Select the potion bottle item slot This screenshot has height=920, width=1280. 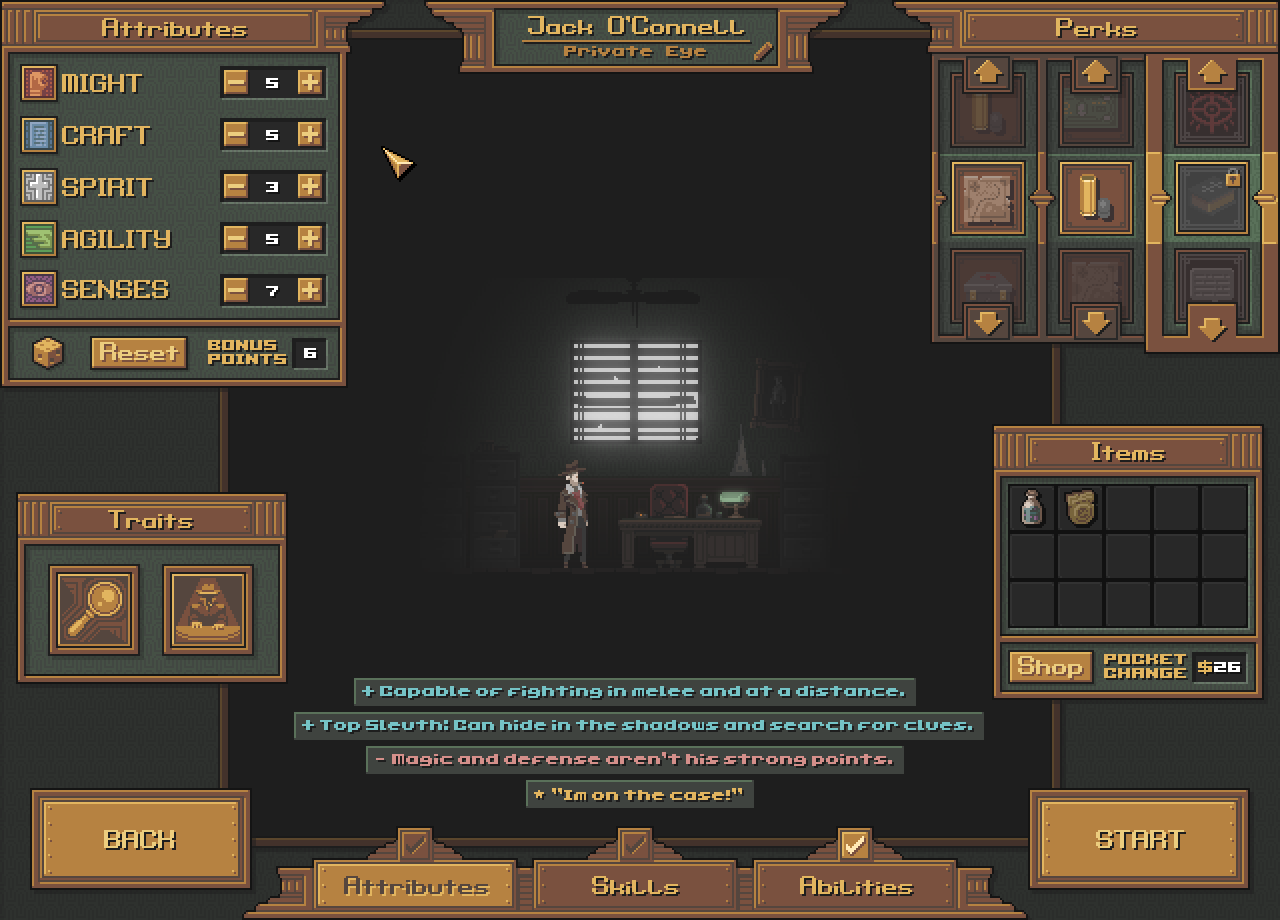point(1031,507)
